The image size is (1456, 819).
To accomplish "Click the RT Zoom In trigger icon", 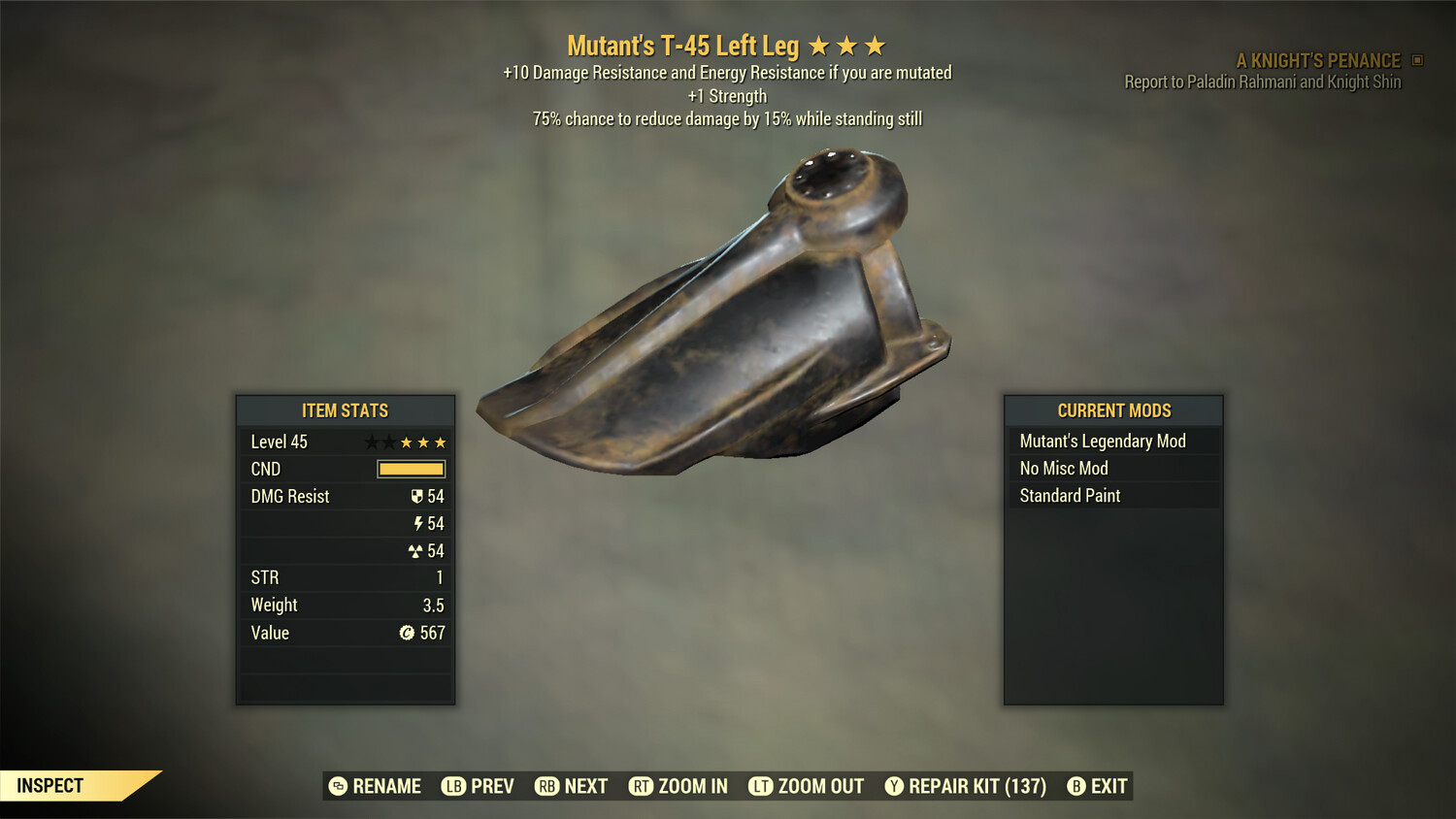I will point(642,786).
